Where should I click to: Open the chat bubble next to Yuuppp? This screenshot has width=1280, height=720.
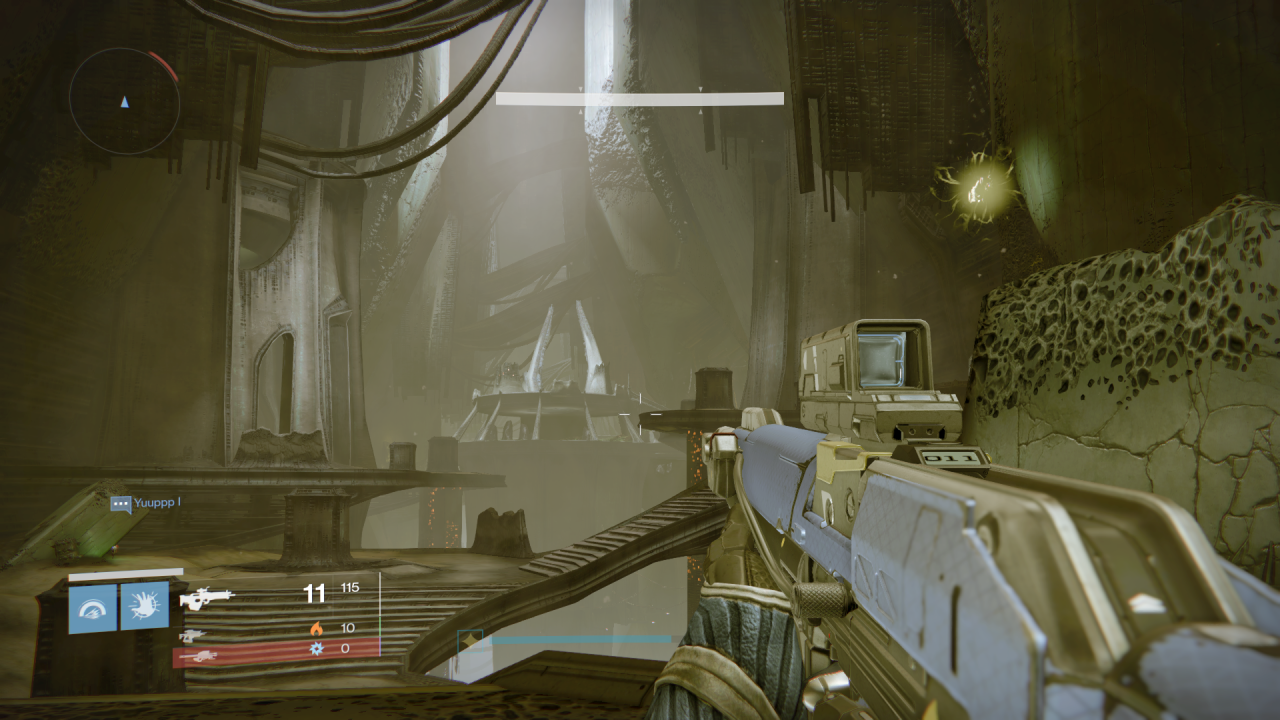(x=121, y=504)
